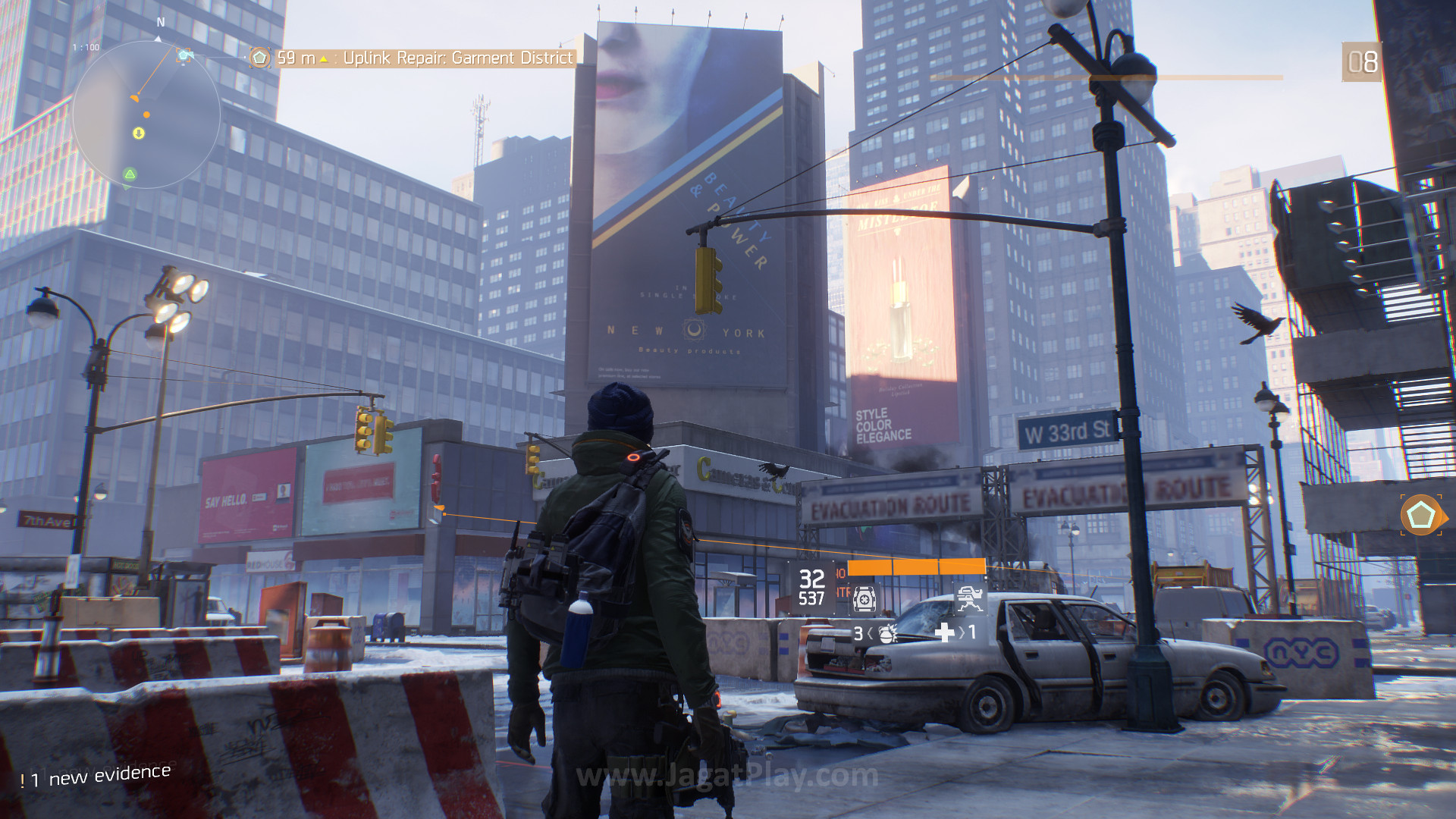The height and width of the screenshot is (819, 1456).
Task: Click the yellow down-arrow marker on minimap
Action: [139, 133]
